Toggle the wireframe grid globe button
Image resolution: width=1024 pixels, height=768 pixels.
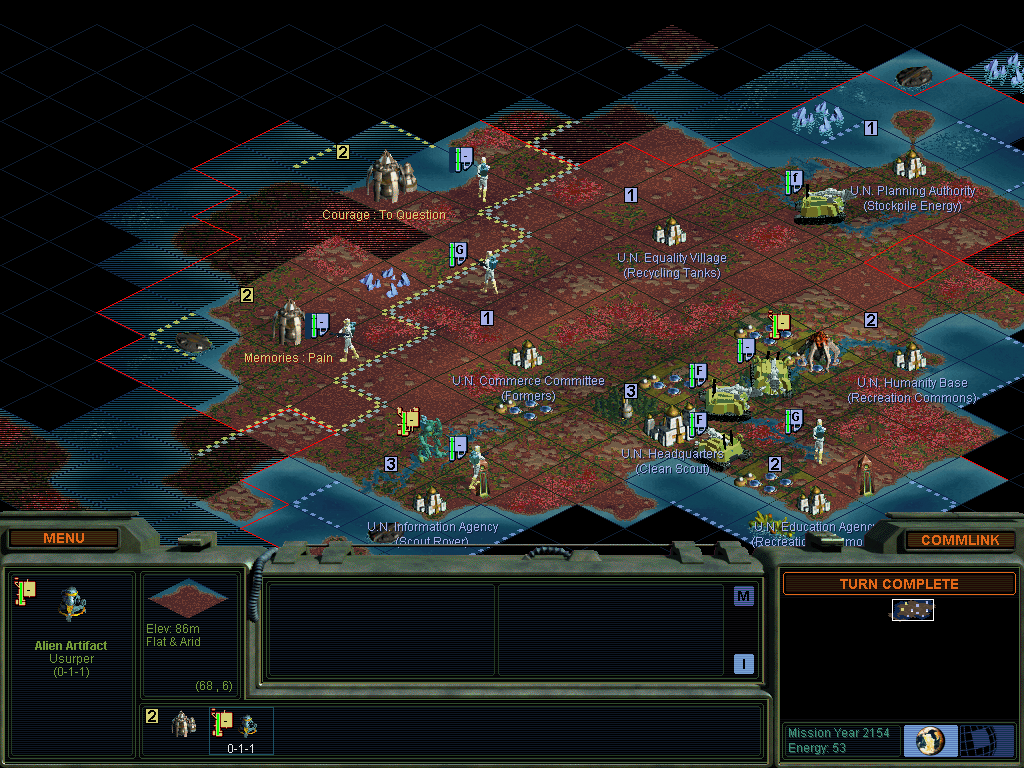click(986, 741)
